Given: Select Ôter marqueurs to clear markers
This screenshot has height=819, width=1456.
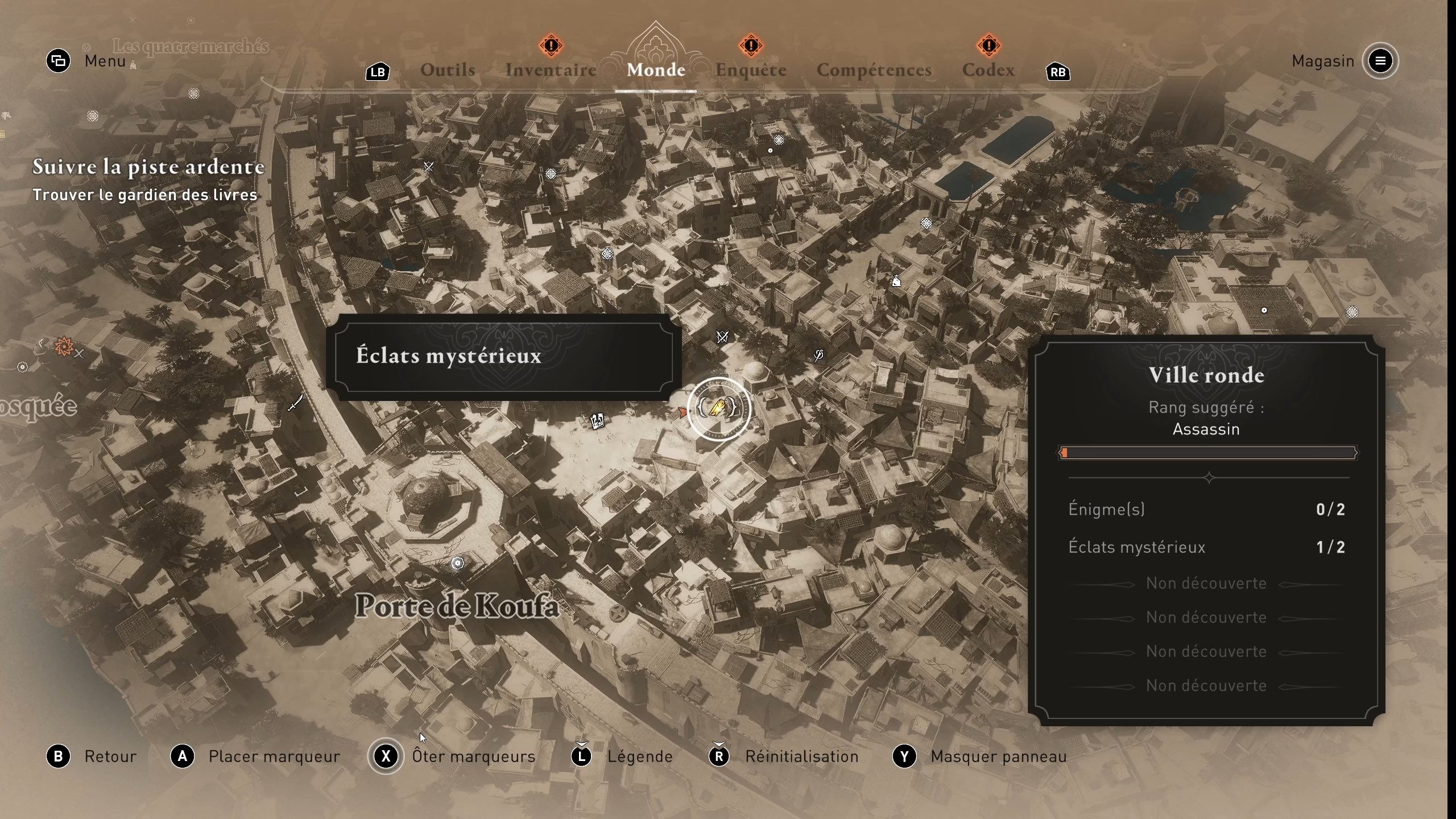Looking at the screenshot, I should pyautogui.click(x=473, y=756).
